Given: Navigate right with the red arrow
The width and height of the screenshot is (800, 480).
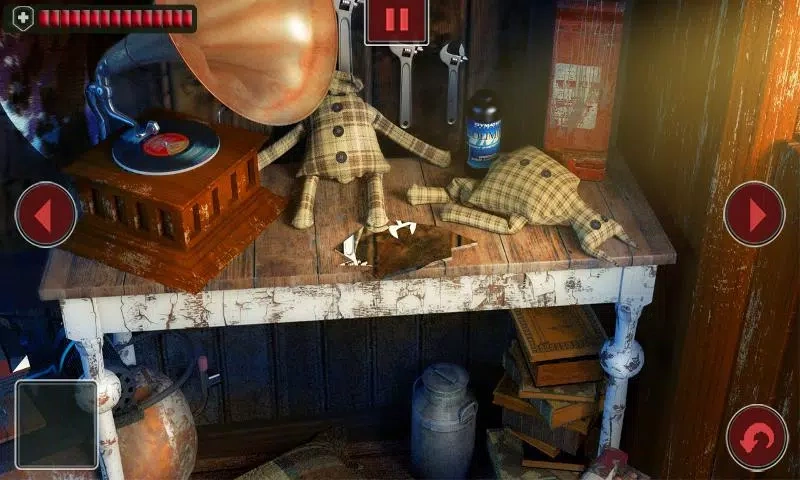Looking at the screenshot, I should click(754, 214).
